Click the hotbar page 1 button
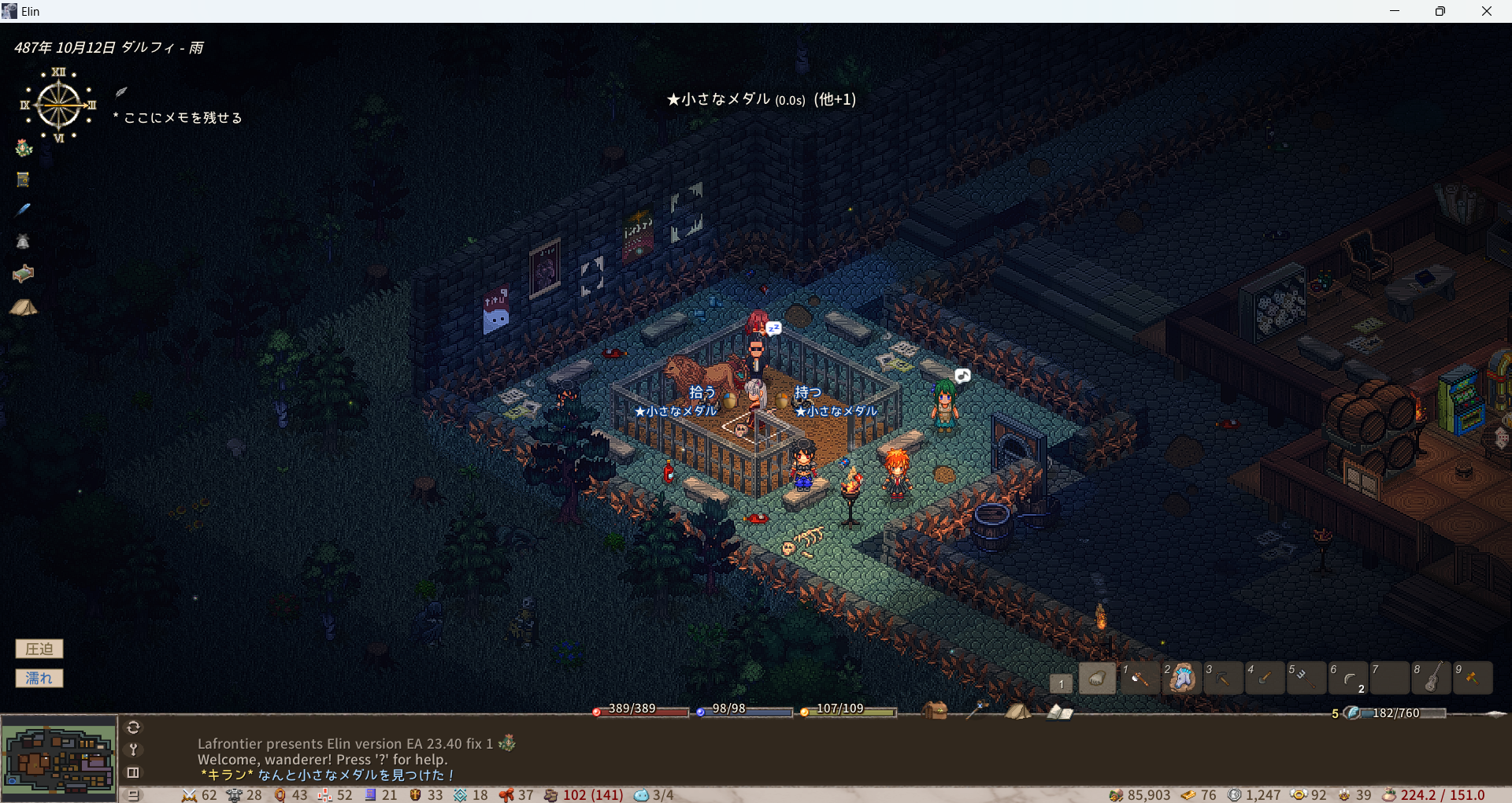1512x803 pixels. coord(1061,683)
